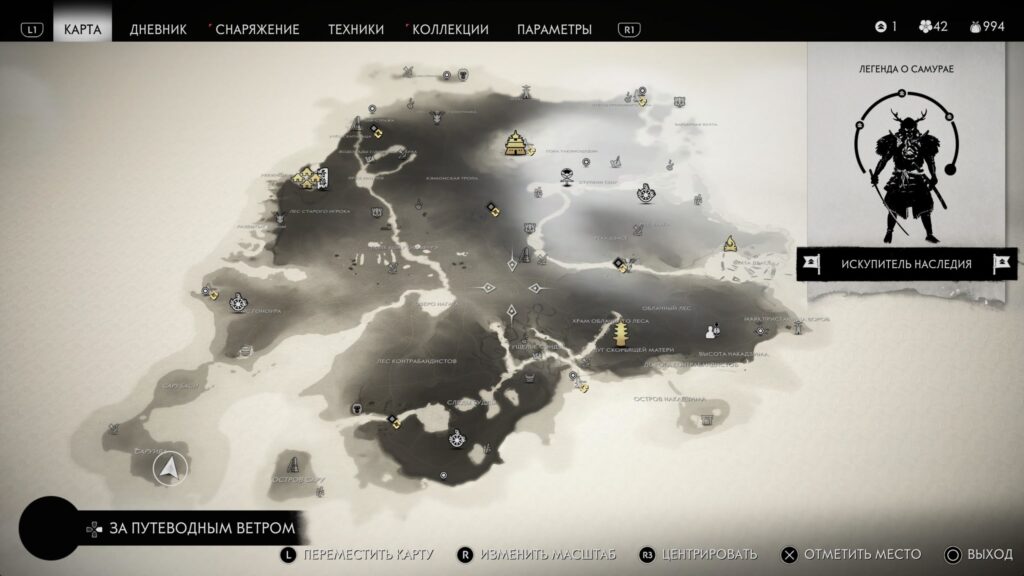Choose the golden village houses marker
The image size is (1024, 576).
[312, 178]
